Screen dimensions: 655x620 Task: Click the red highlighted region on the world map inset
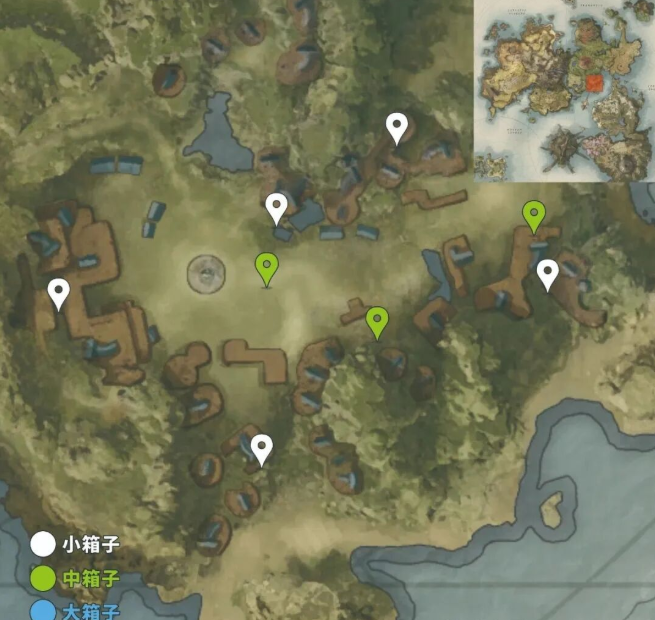pos(596,82)
